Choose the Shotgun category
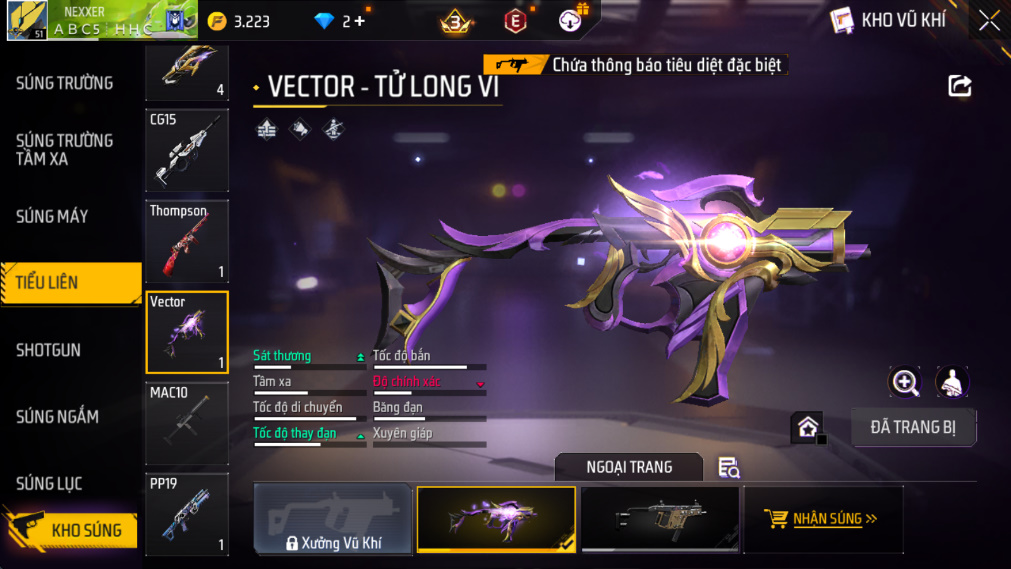Screen dimensions: 1011x569 (x=49, y=350)
